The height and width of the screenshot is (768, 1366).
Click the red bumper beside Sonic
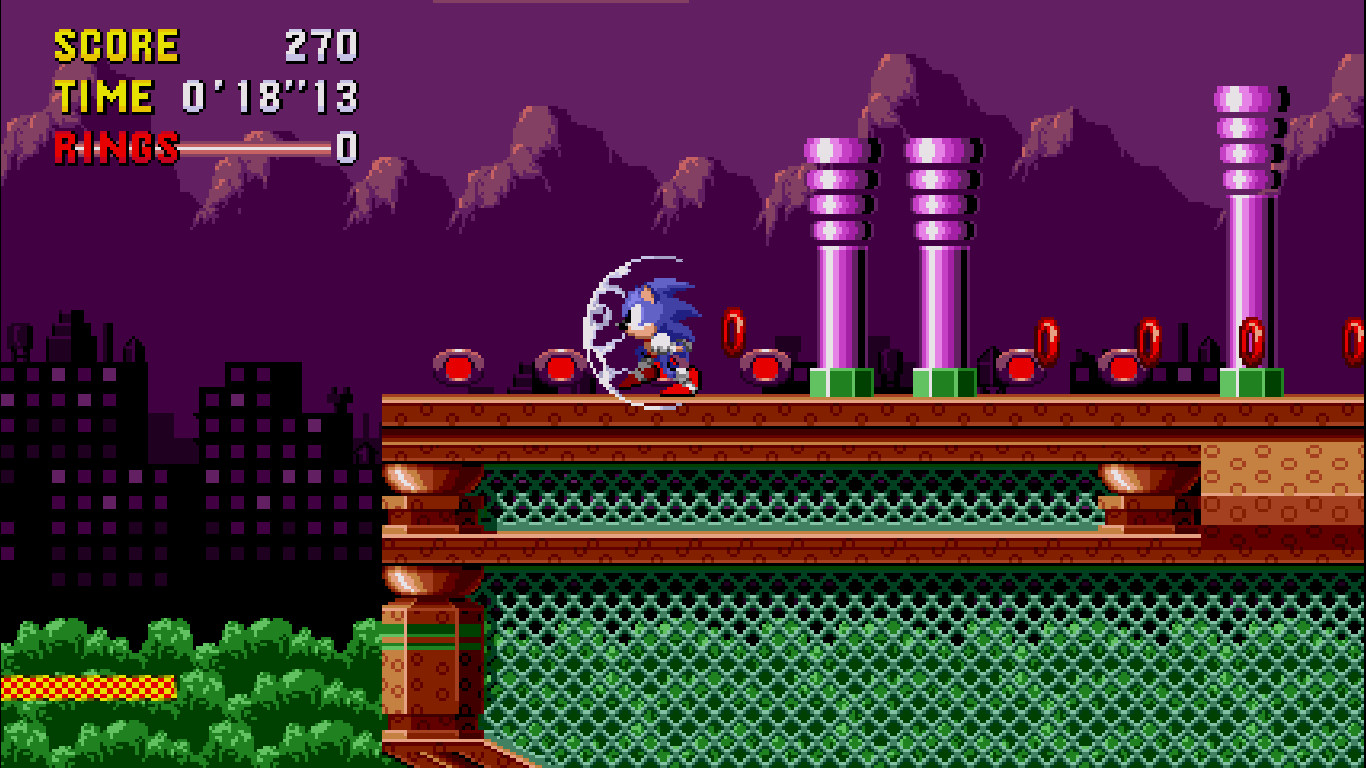[563, 369]
